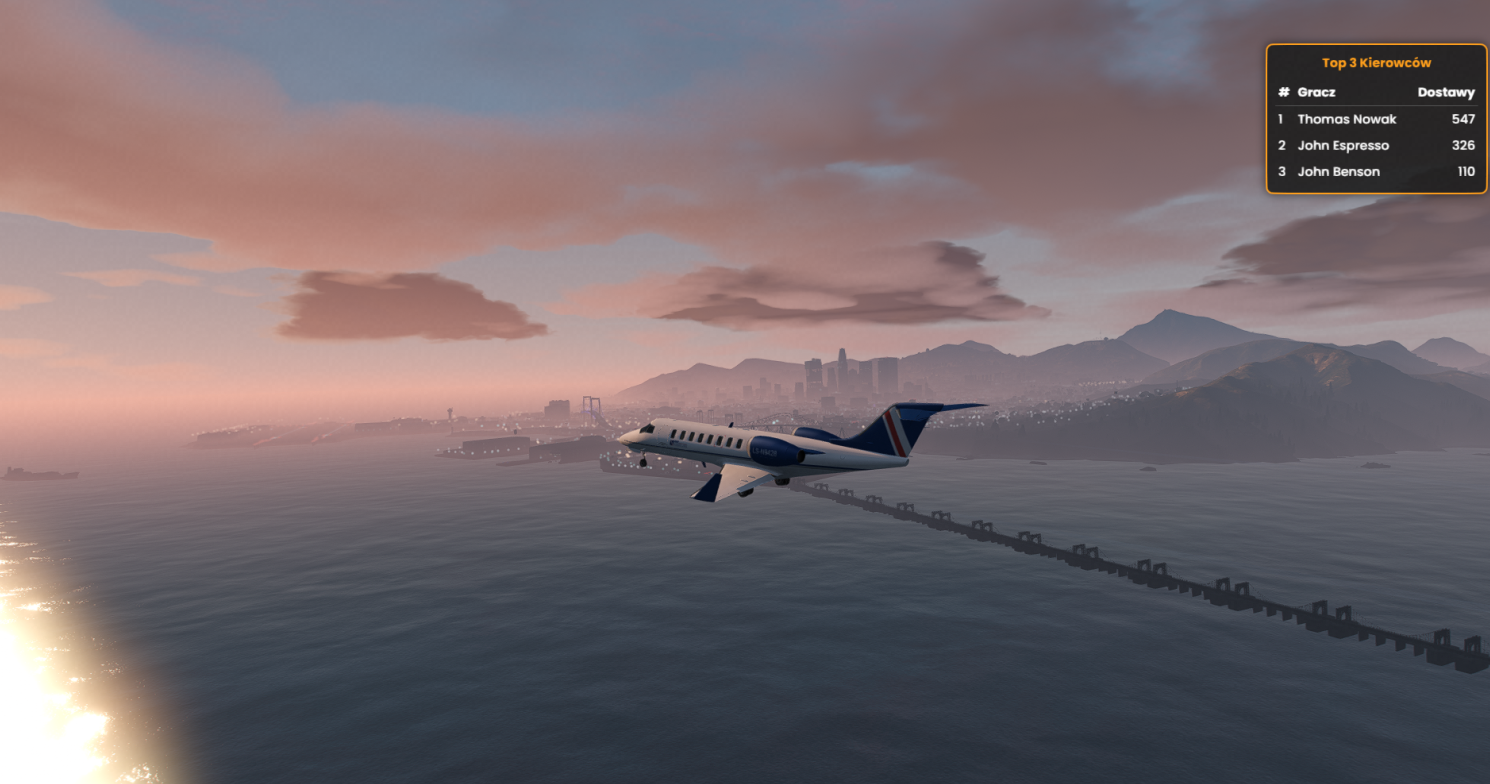Click rank number 3 in the leaderboard

(x=1281, y=171)
